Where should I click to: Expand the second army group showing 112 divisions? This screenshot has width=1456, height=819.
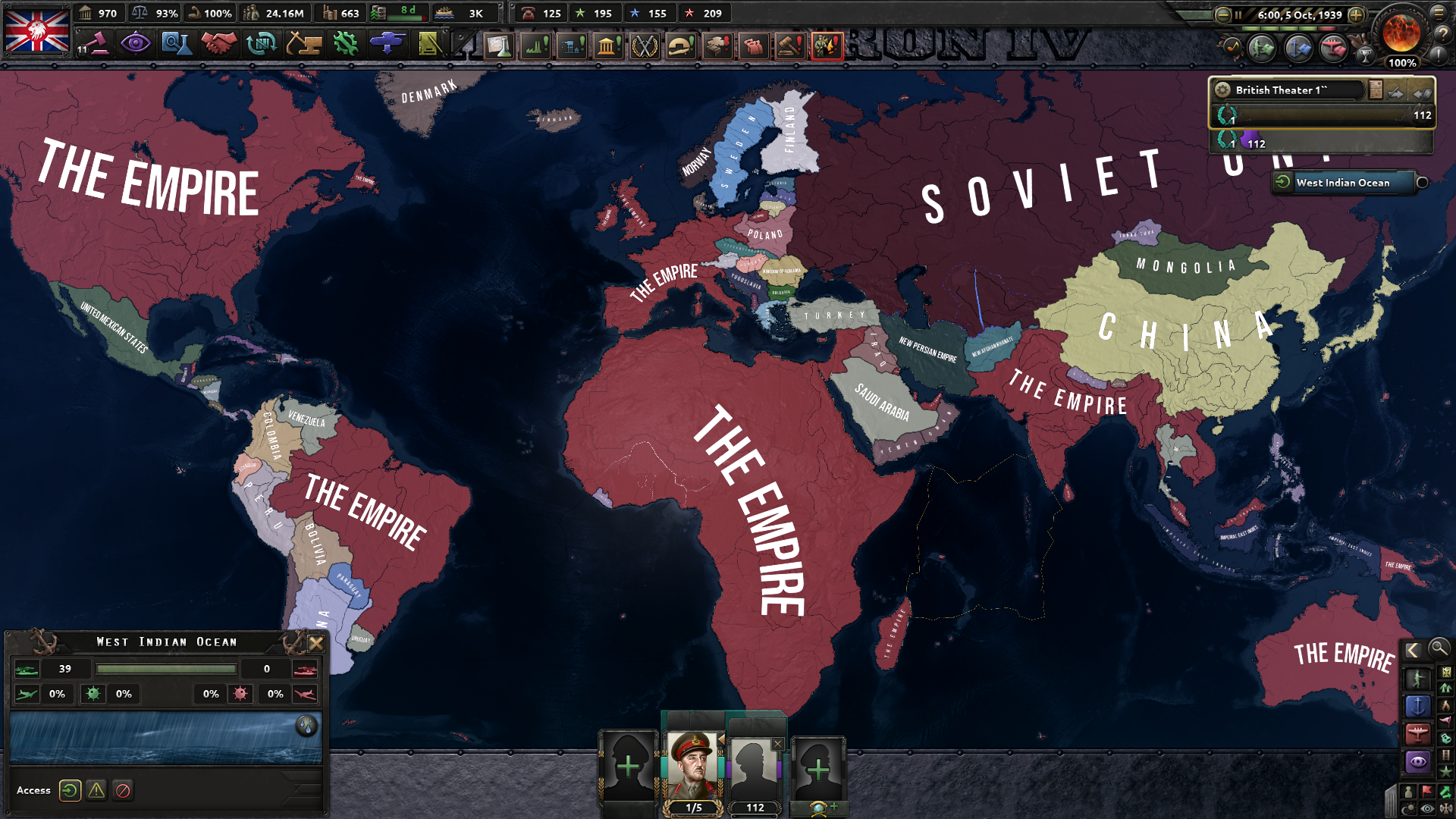(1319, 143)
